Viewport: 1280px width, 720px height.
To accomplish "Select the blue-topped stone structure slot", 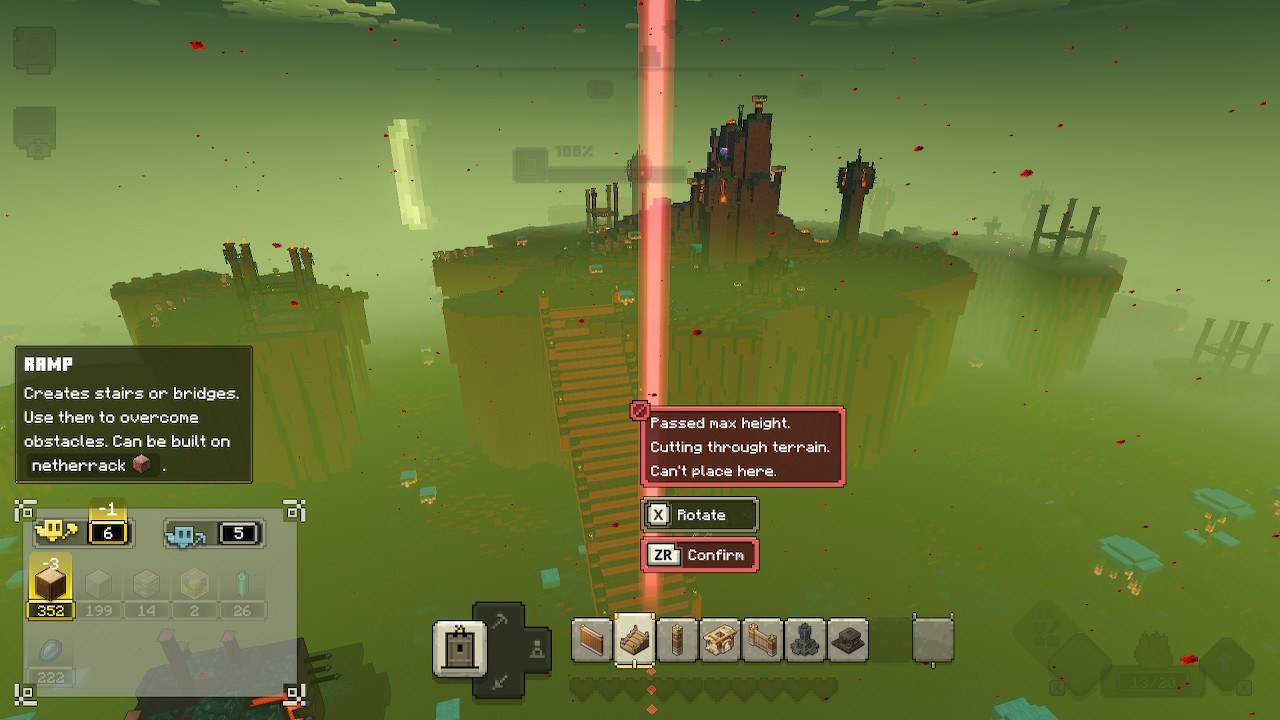I will pos(805,641).
